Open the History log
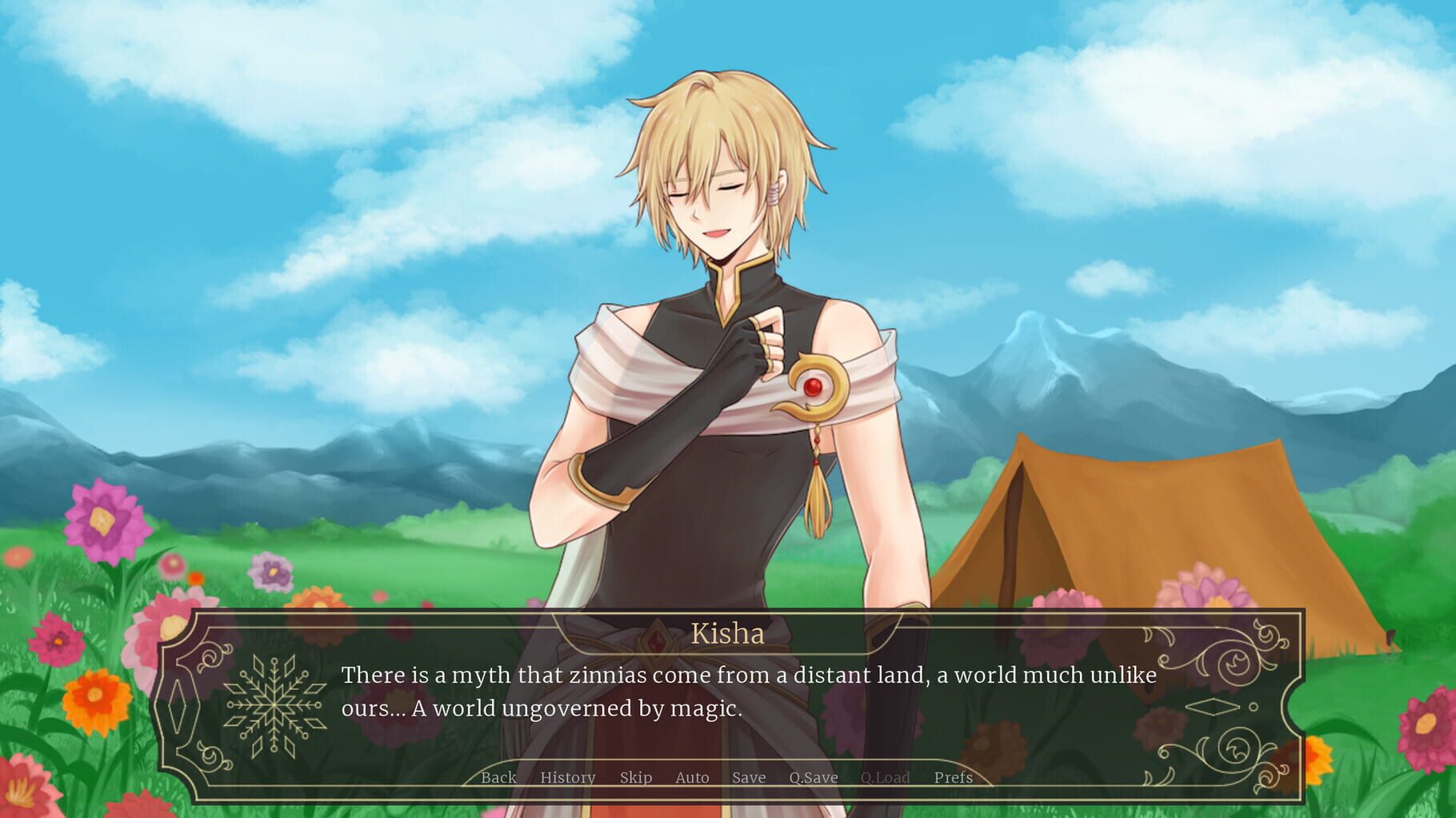This screenshot has height=818, width=1456. 567,776
